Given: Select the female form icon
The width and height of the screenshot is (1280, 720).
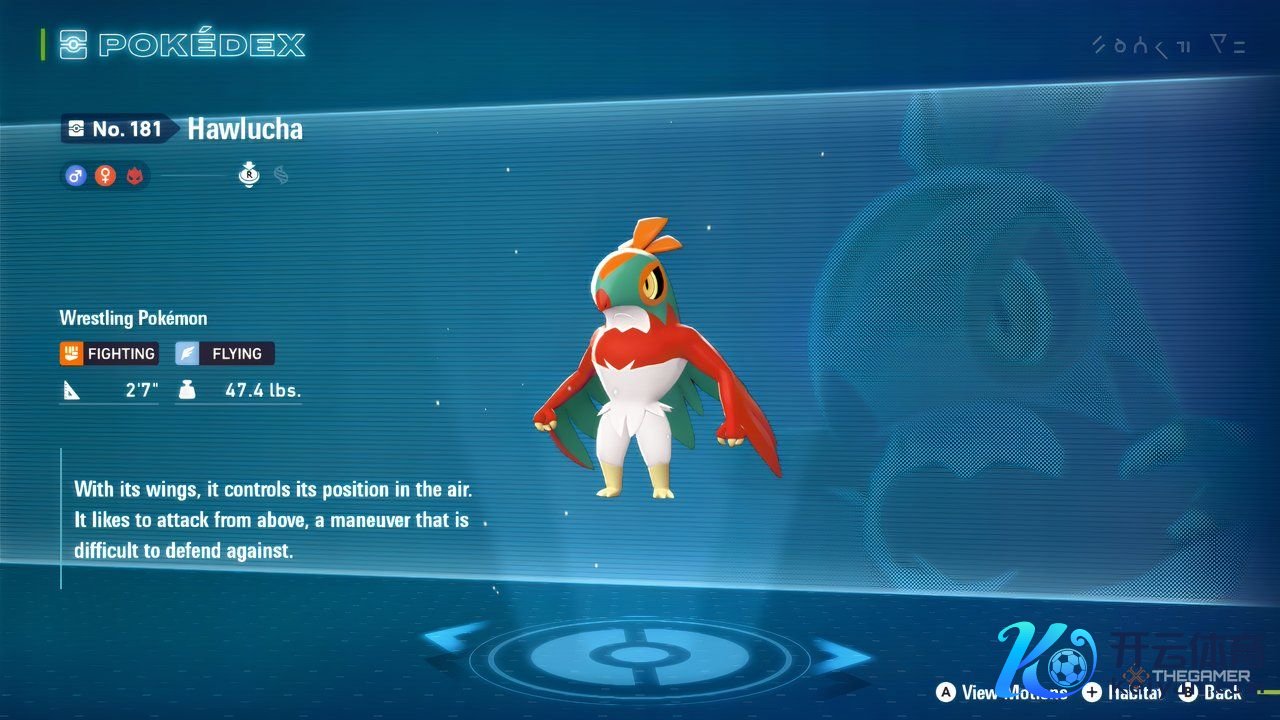Looking at the screenshot, I should point(105,176).
